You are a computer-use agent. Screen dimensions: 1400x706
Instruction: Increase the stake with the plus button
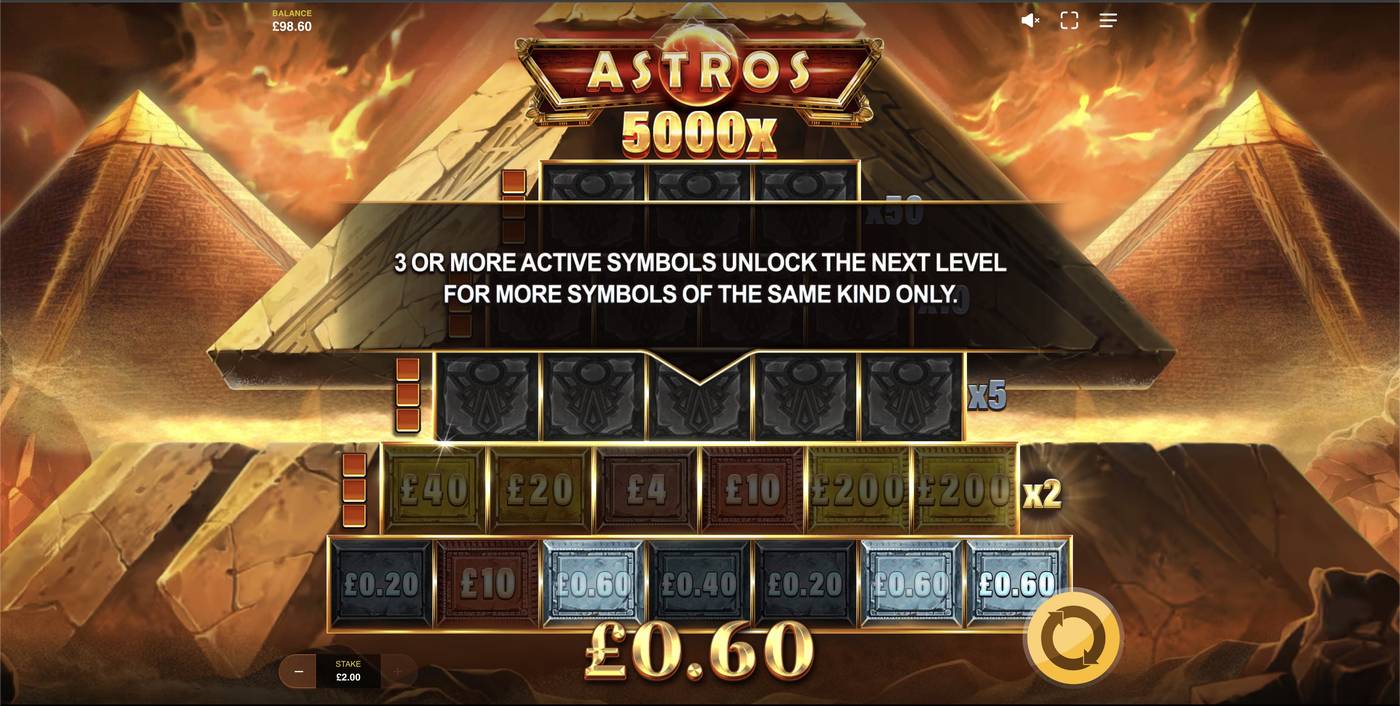pyautogui.click(x=397, y=672)
